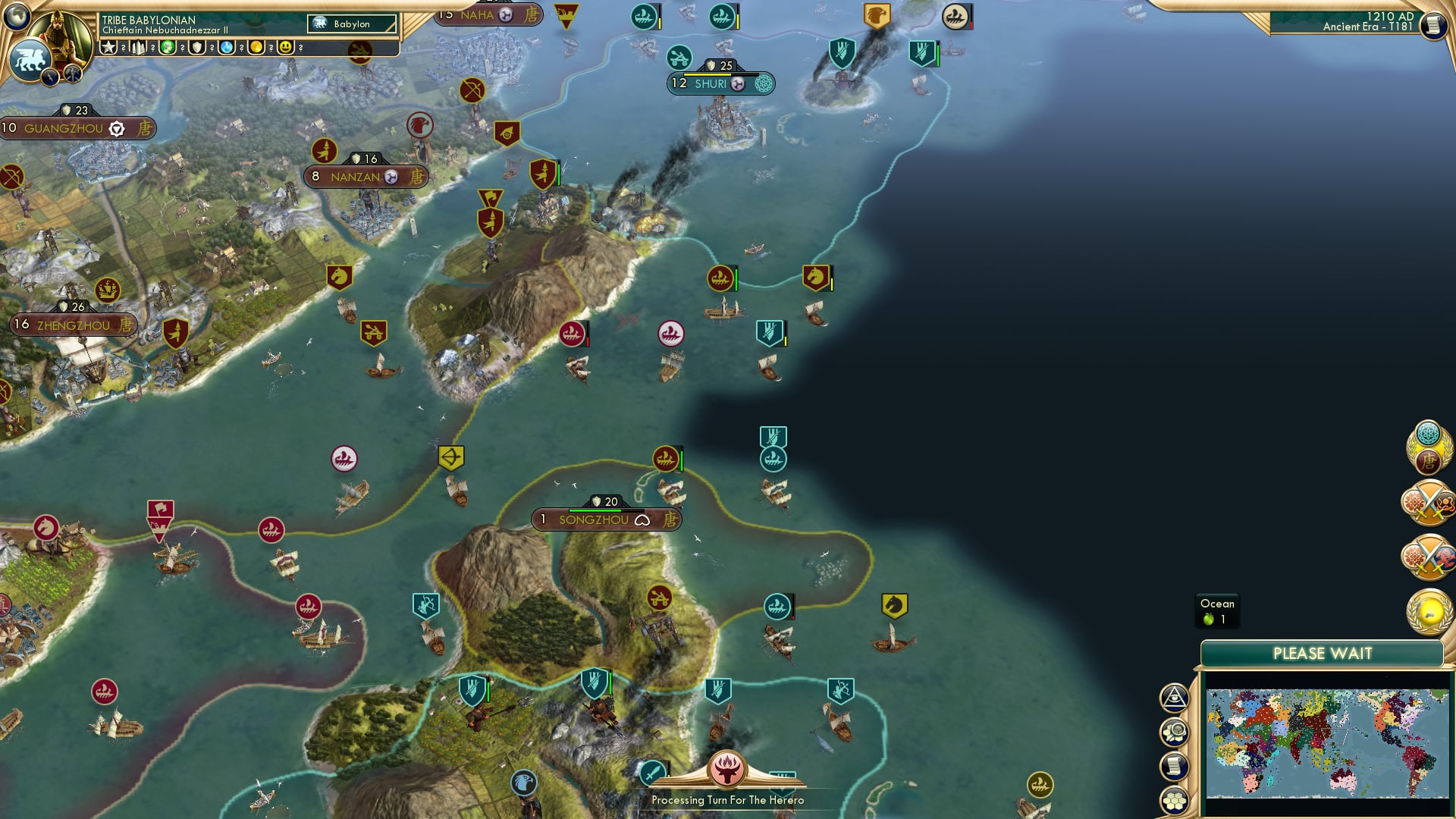Click the gold coin icon in the resource bar
Viewport: 1456px width, 819px height.
[257, 47]
